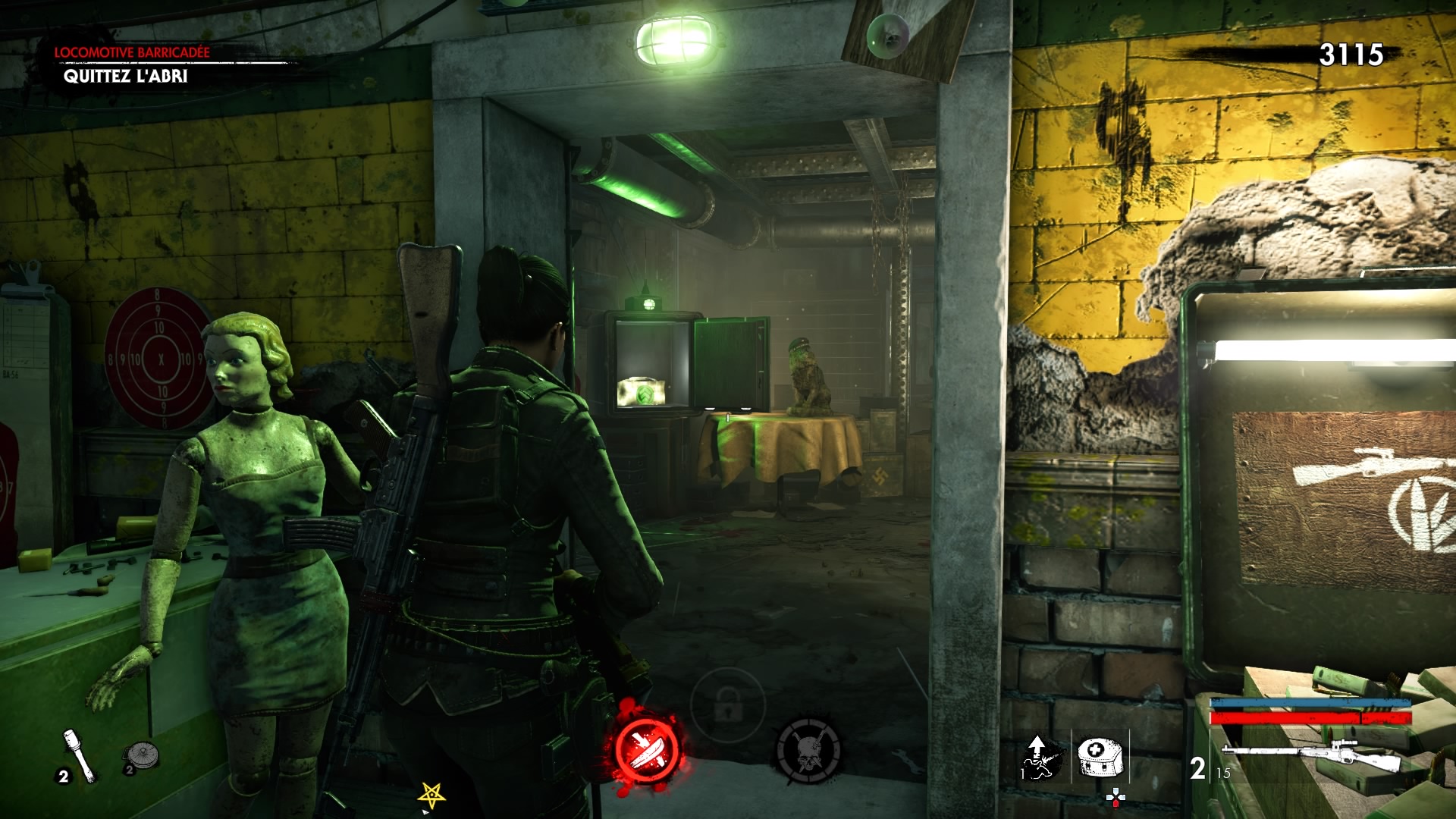This screenshot has width=1456, height=819.
Task: Activate the red melee takedown ability
Action: 648,747
